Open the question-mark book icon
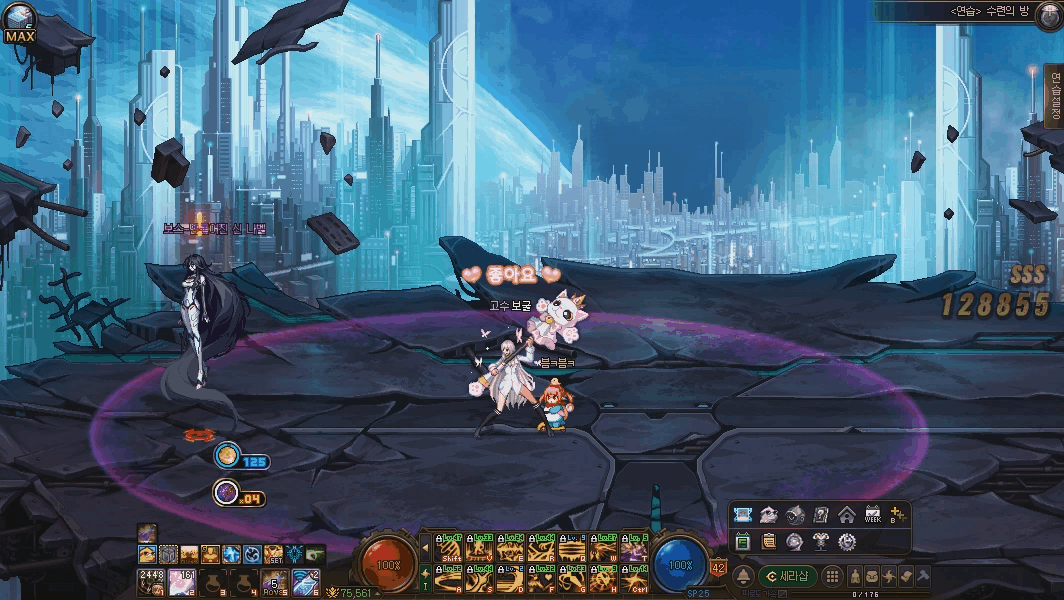Image resolution: width=1064 pixels, height=600 pixels. click(x=820, y=515)
